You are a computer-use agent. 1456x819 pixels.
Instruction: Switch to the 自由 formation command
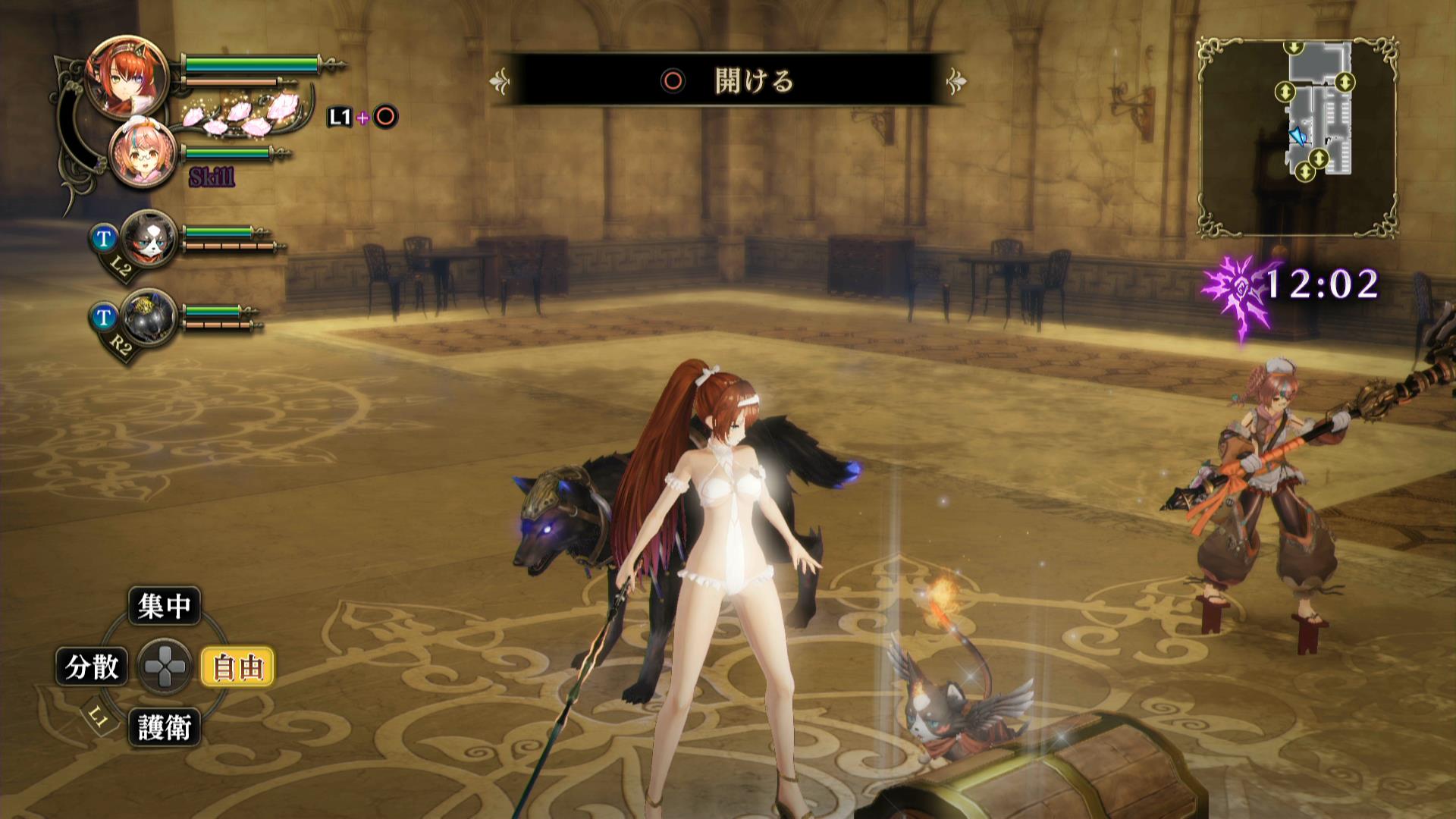[237, 667]
